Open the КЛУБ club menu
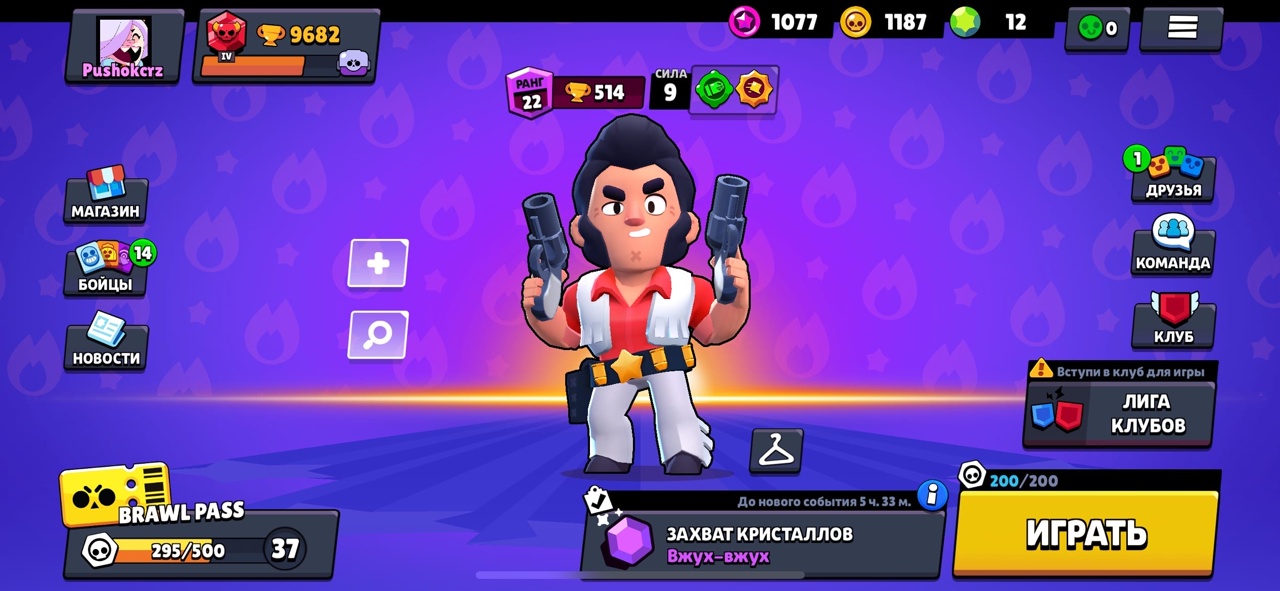The width and height of the screenshot is (1280, 591). coord(1173,322)
